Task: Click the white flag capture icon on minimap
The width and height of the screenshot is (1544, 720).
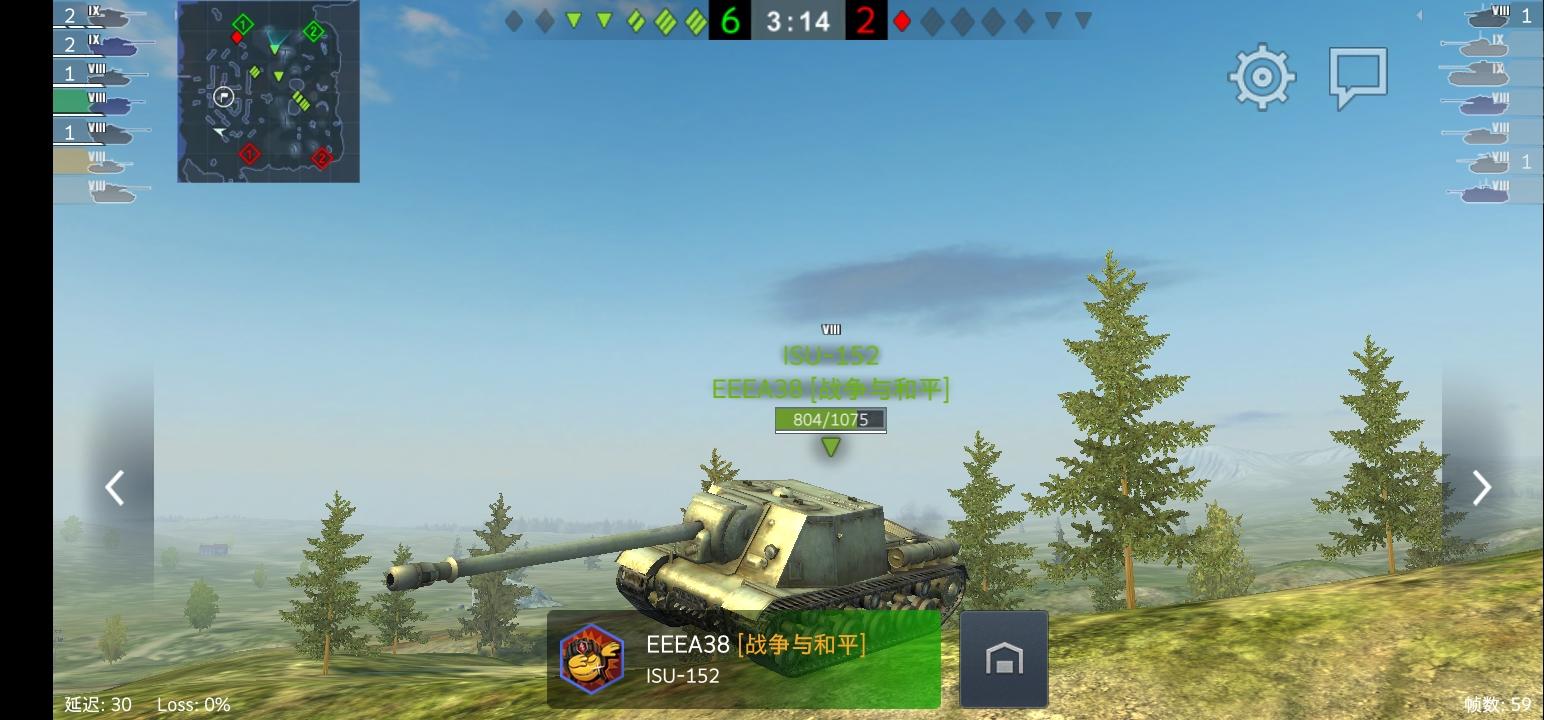Action: click(223, 96)
